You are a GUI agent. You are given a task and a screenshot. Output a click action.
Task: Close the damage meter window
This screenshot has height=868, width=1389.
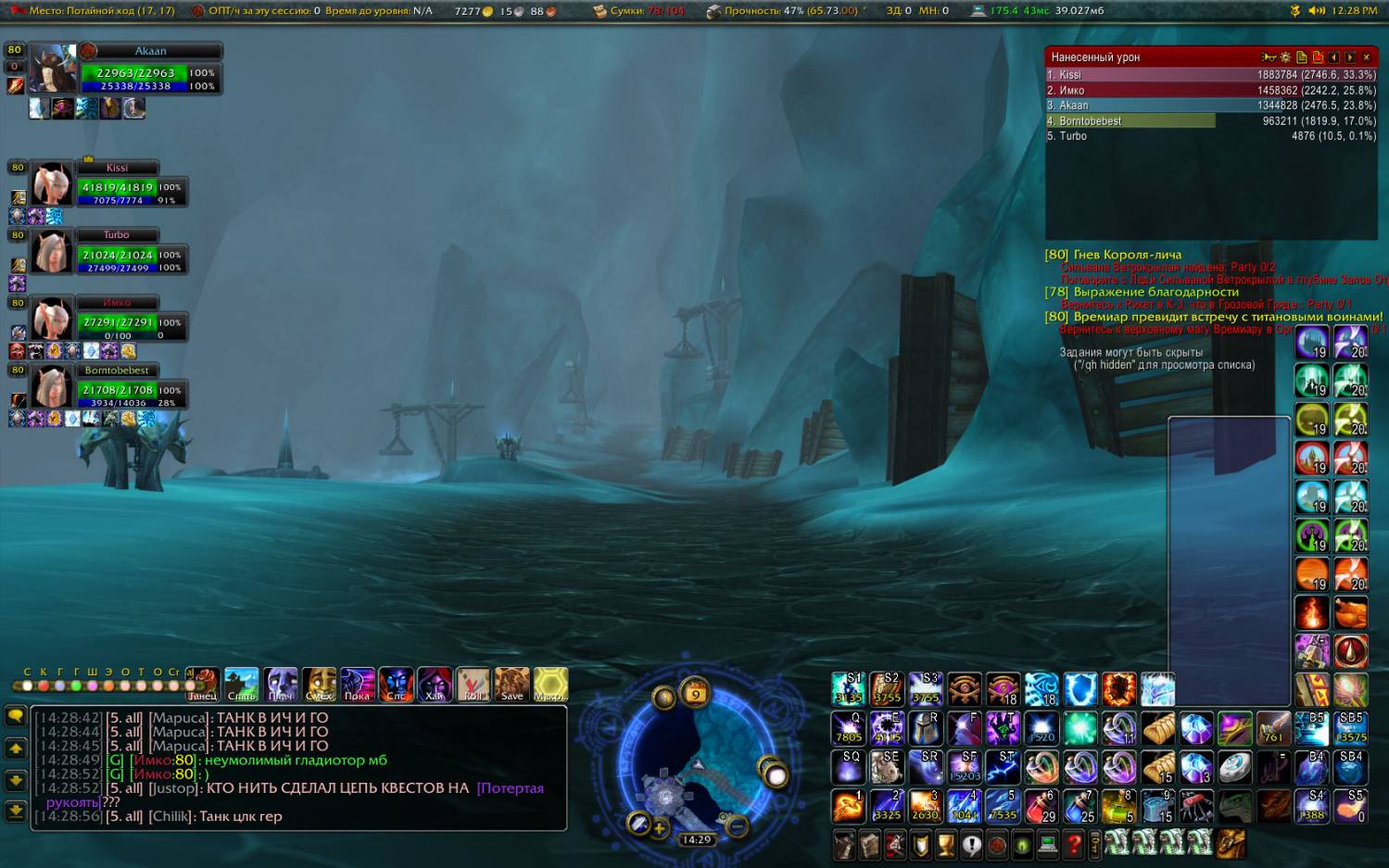point(1366,57)
